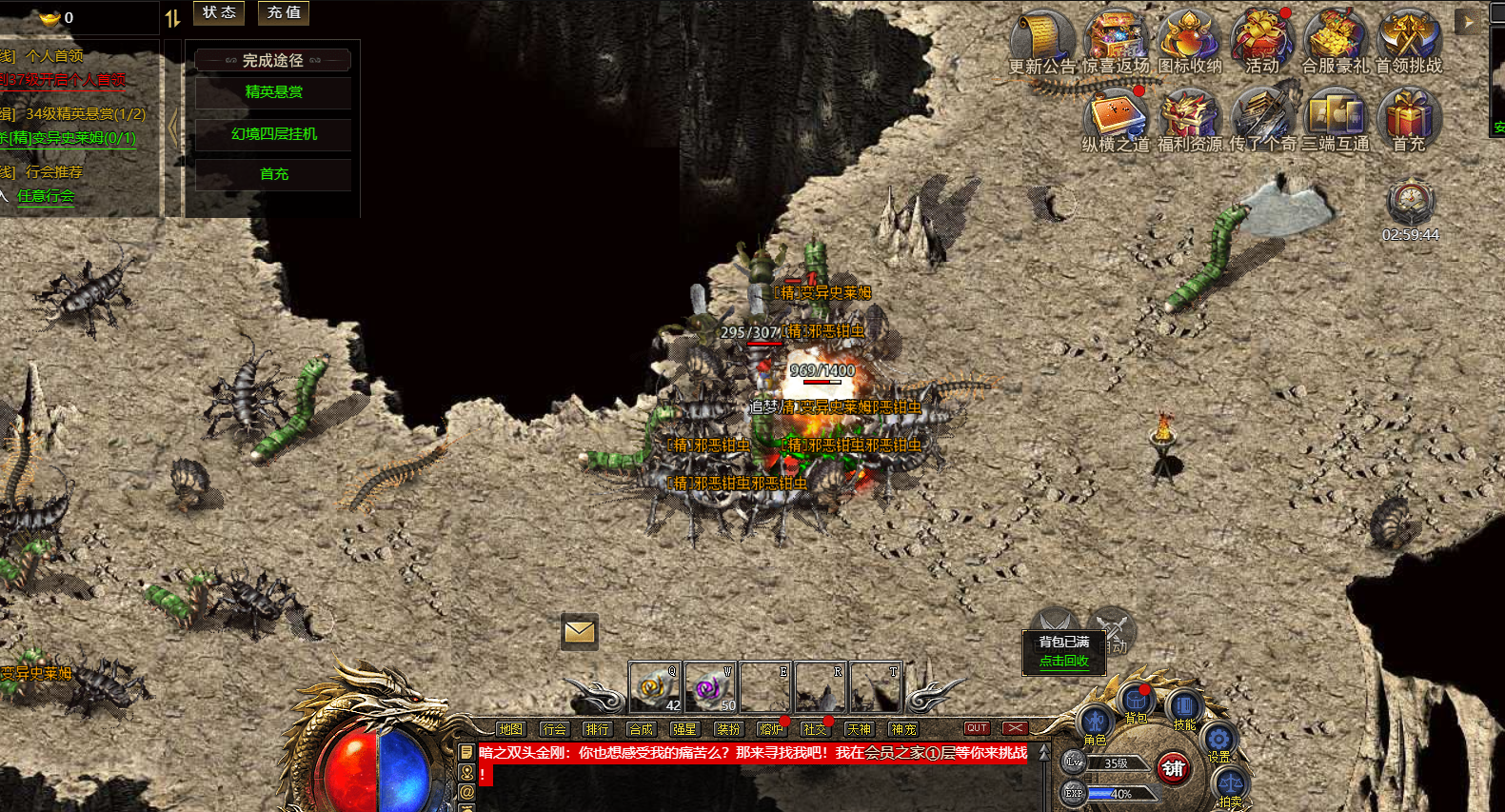1505x812 pixels.
Task: Open the 设置 settings gear
Action: coord(1218,740)
